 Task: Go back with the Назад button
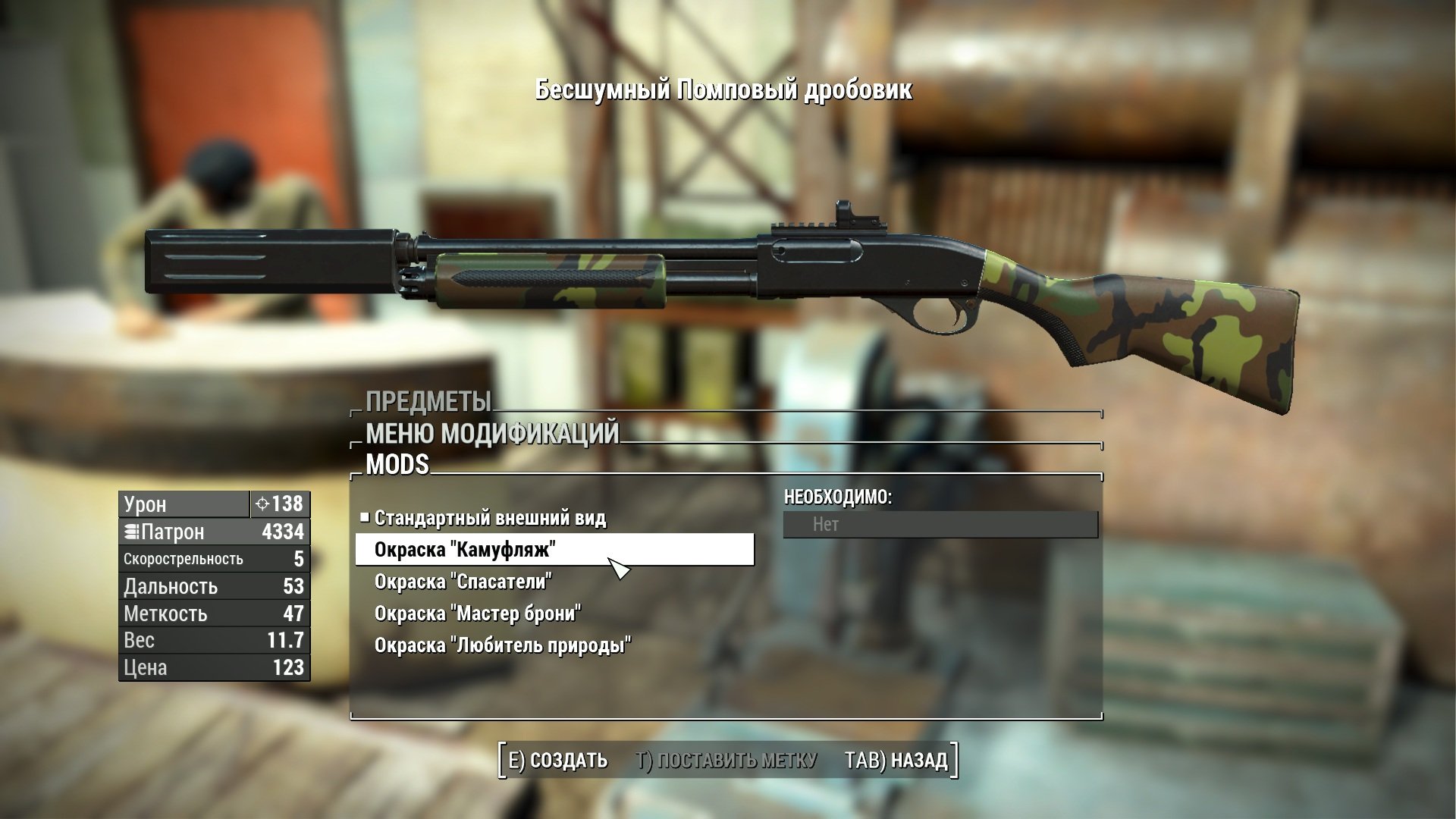click(x=896, y=760)
